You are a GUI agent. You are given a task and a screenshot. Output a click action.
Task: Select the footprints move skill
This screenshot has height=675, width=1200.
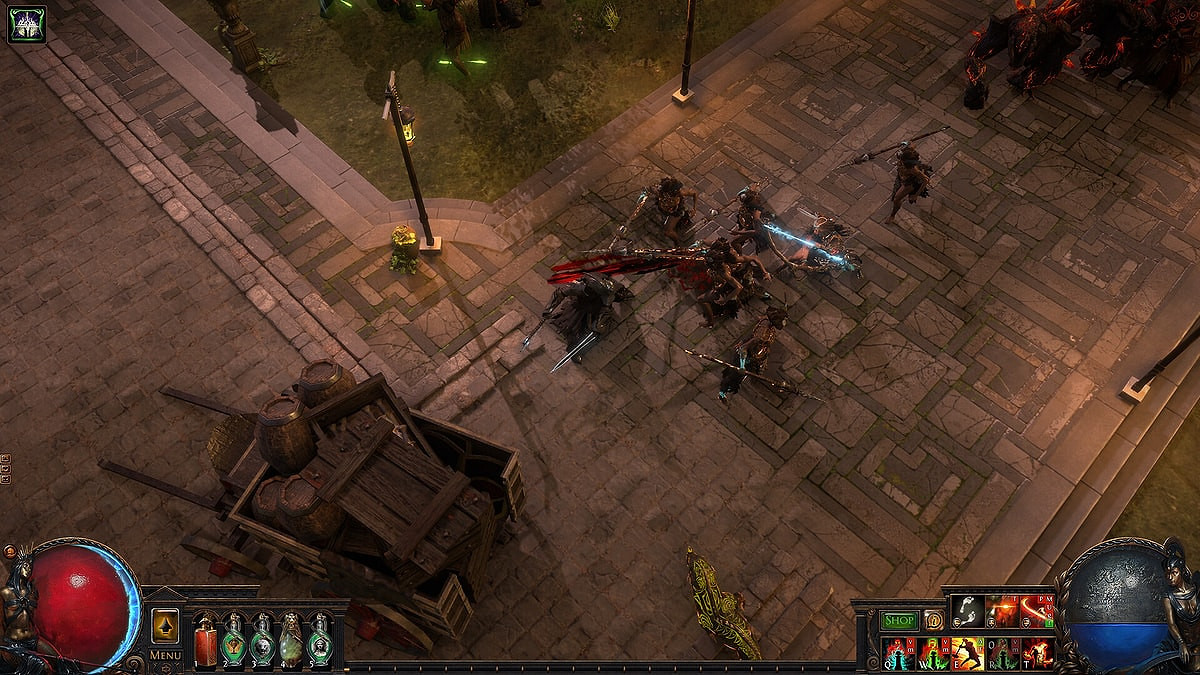tap(967, 612)
